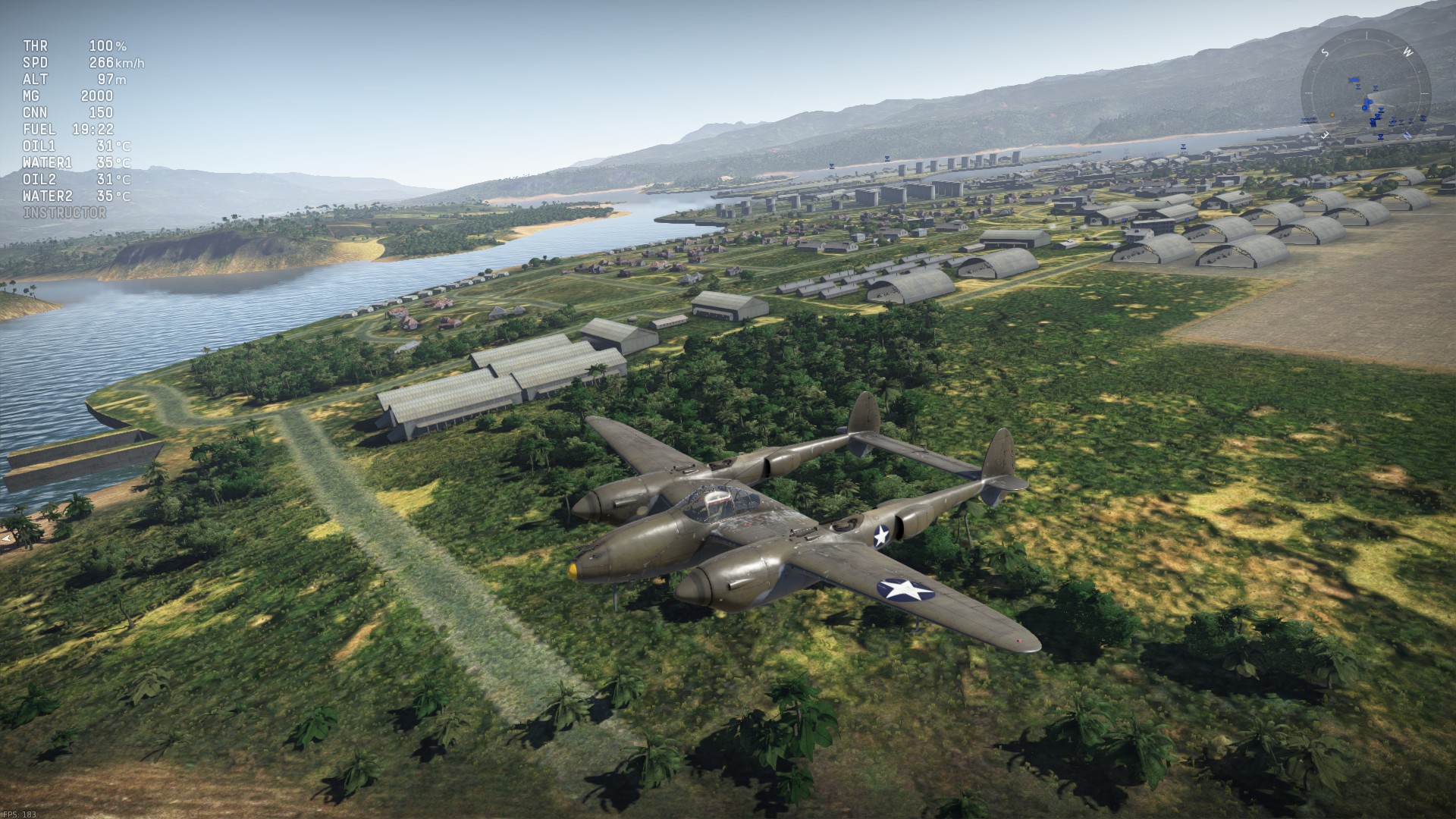
Task: Toggle the INSTRUCTOR mode indicator
Action: tap(64, 213)
